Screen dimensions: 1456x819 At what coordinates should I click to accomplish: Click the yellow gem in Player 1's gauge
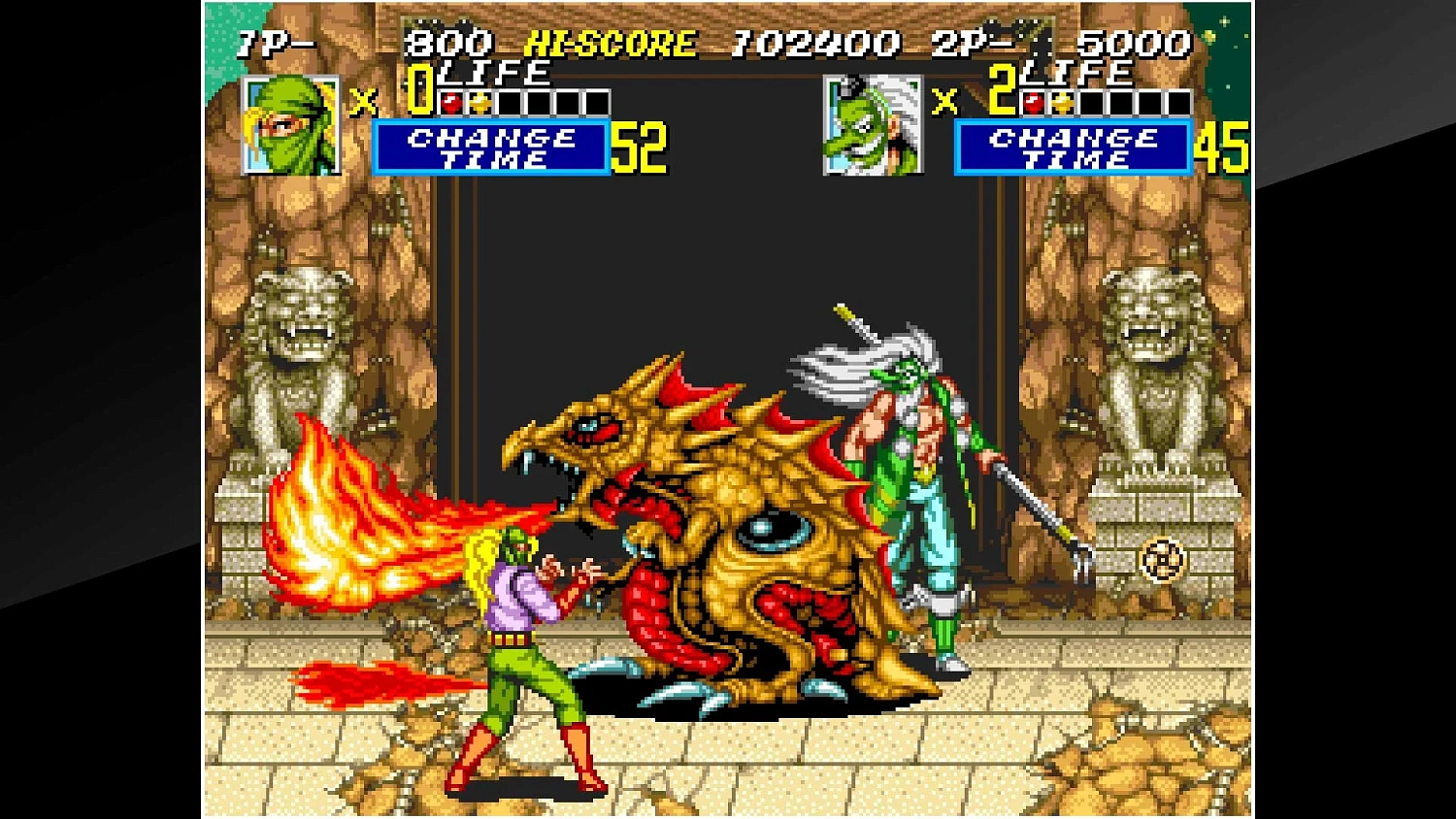[x=481, y=100]
